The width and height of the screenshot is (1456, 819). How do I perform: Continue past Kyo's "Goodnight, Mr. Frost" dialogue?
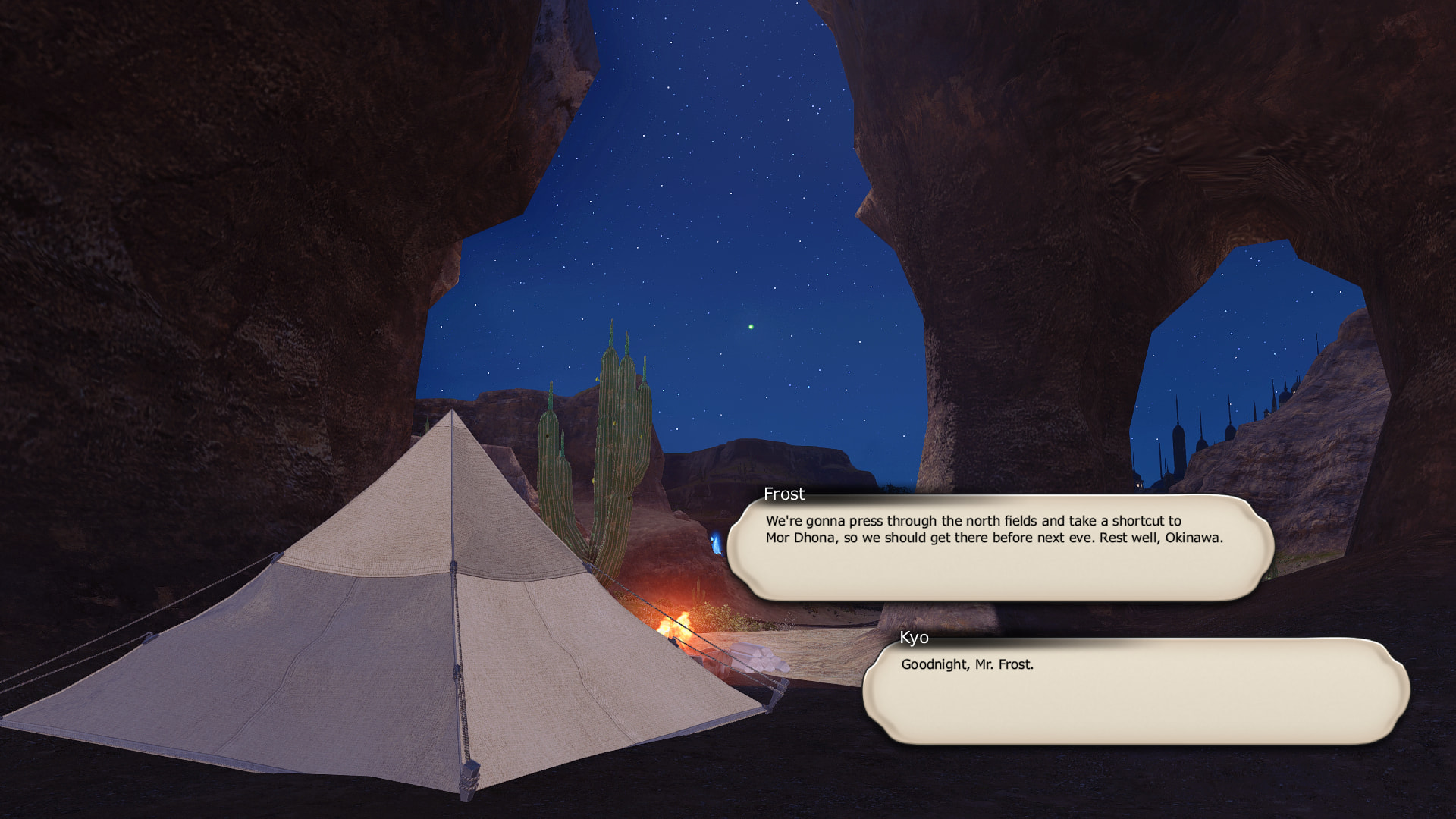(1135, 691)
